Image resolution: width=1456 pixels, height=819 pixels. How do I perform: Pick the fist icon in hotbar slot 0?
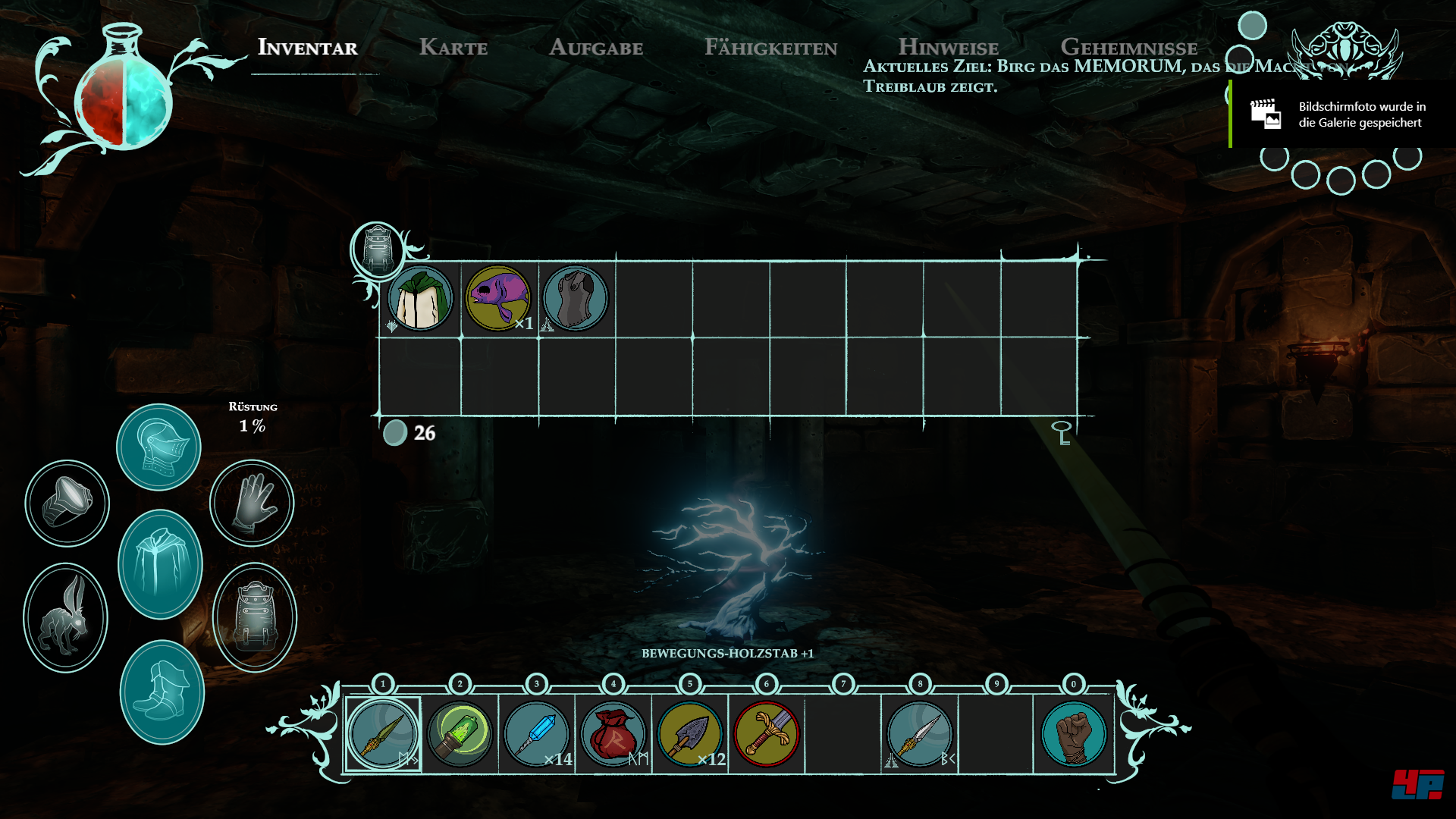pyautogui.click(x=1073, y=734)
